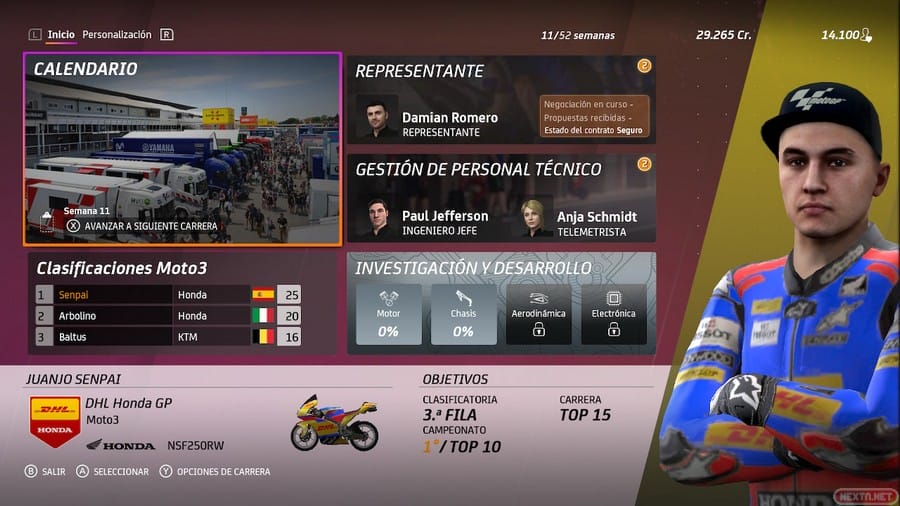Viewport: 900px width, 506px height.
Task: Open the Personalización tab
Action: pos(117,35)
